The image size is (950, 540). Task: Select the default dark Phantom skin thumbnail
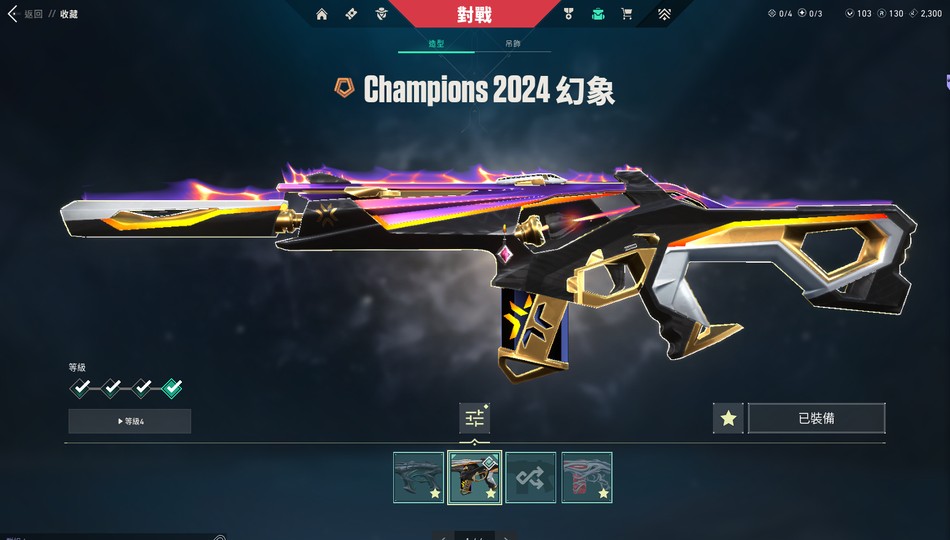pos(418,477)
